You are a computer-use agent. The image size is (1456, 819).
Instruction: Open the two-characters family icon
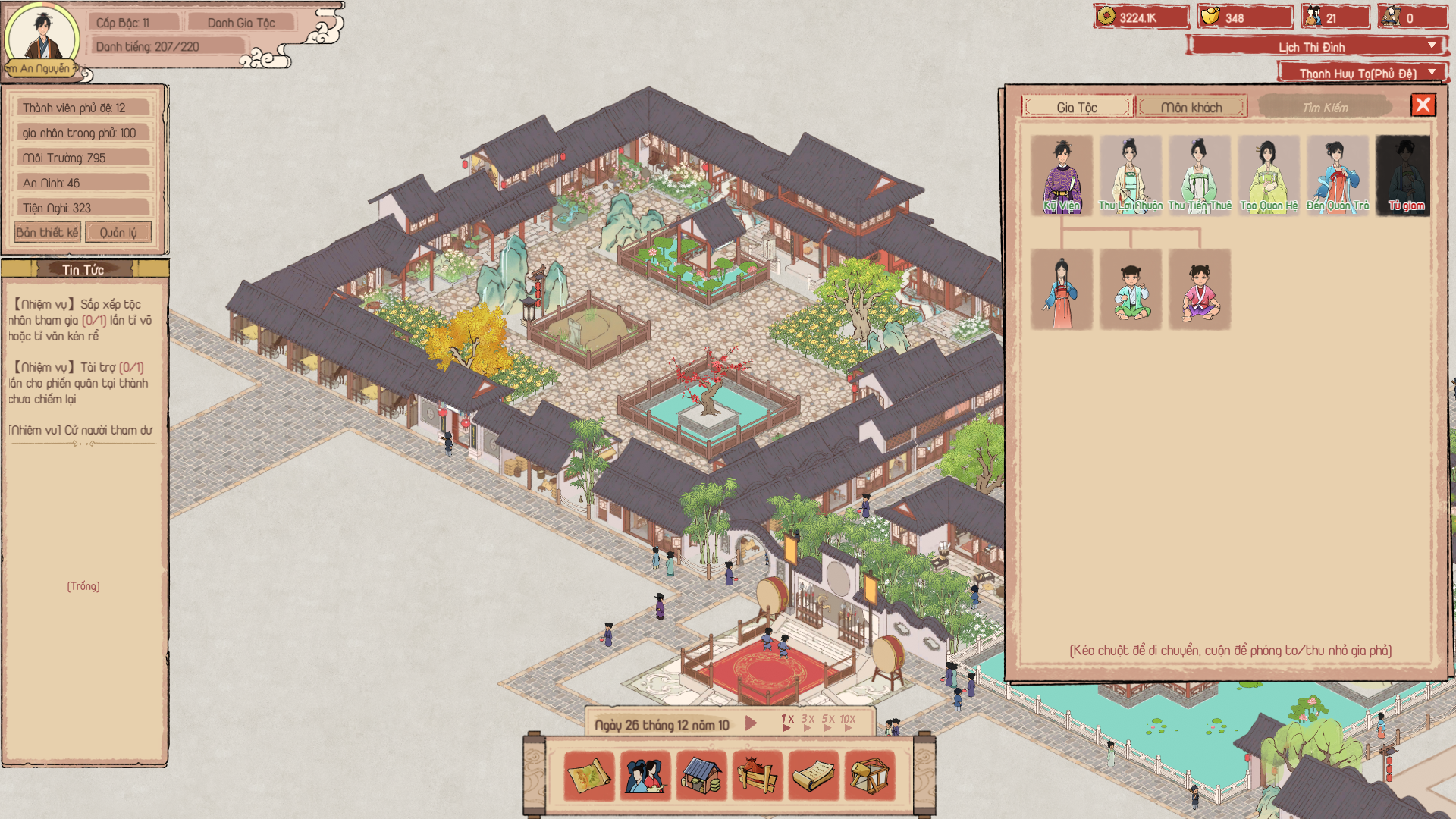pyautogui.click(x=645, y=775)
